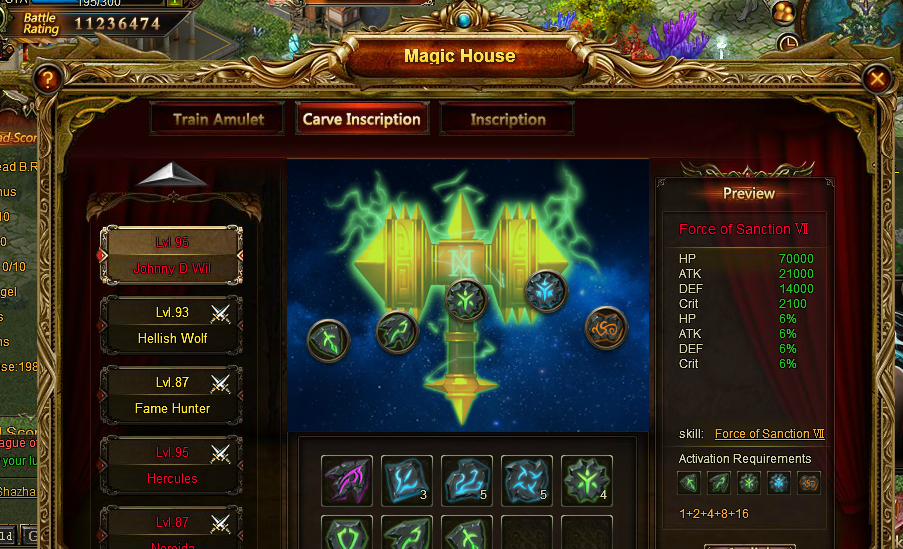Select hero Johnny D Wil
This screenshot has width=903, height=549.
click(172, 256)
